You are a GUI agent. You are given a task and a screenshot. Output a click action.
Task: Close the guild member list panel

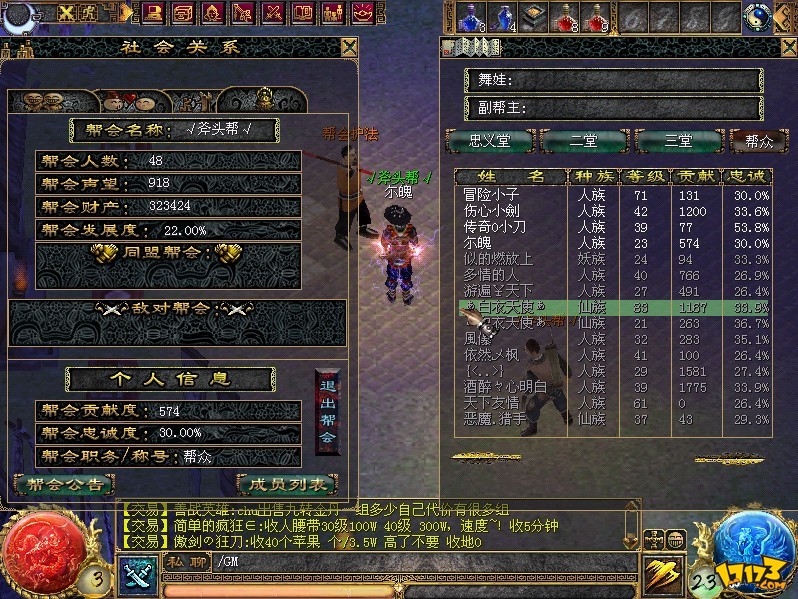(x=787, y=47)
